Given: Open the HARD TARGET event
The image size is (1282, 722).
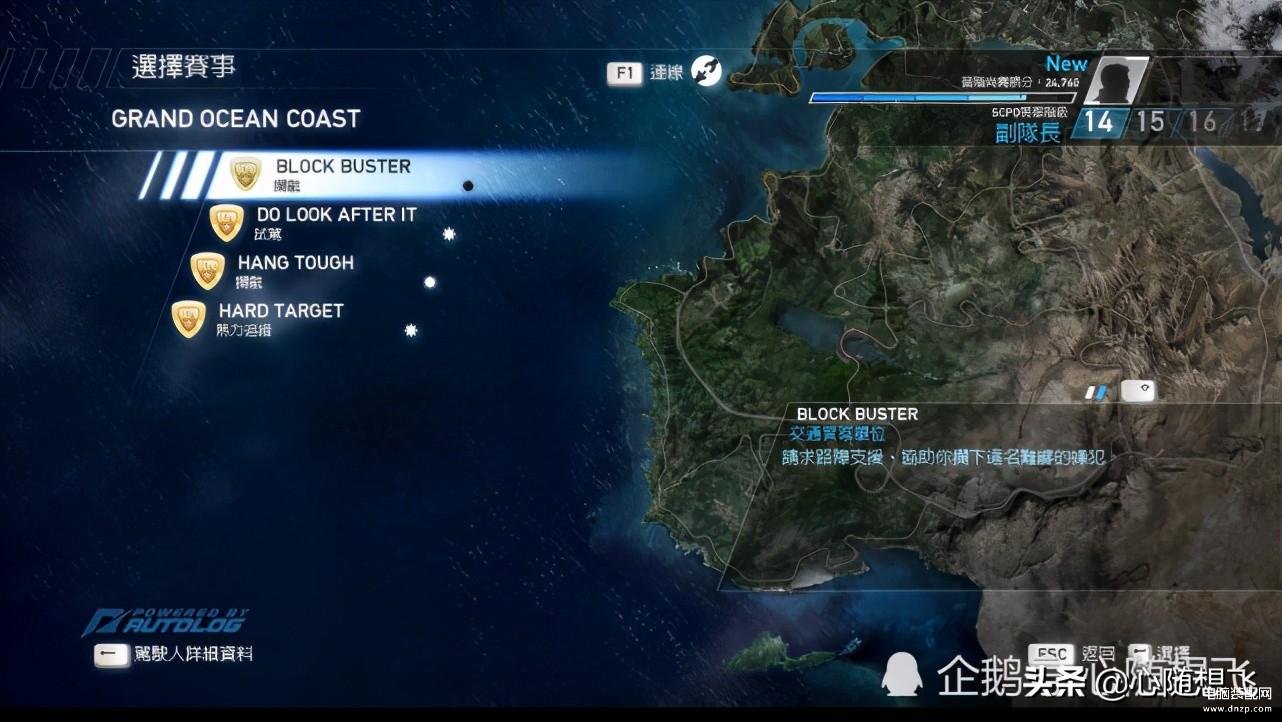Looking at the screenshot, I should point(280,317).
